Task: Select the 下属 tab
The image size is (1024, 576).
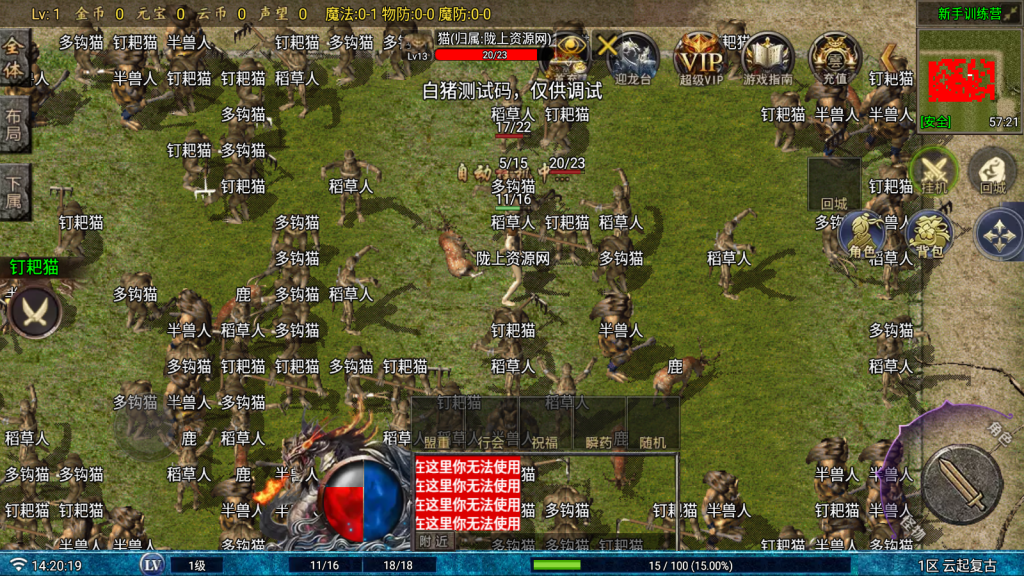Action: tap(14, 191)
